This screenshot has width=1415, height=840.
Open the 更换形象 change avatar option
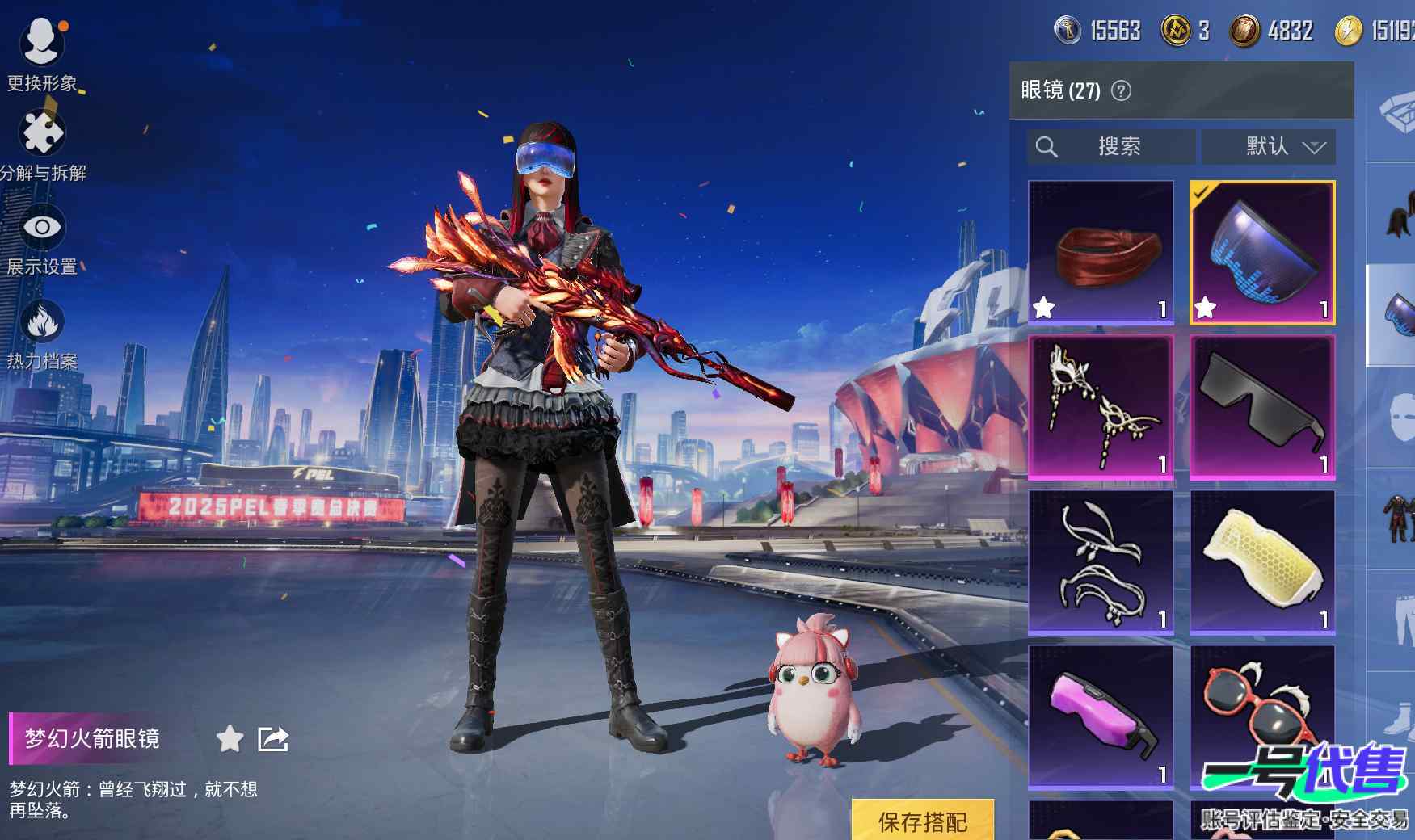click(x=42, y=50)
